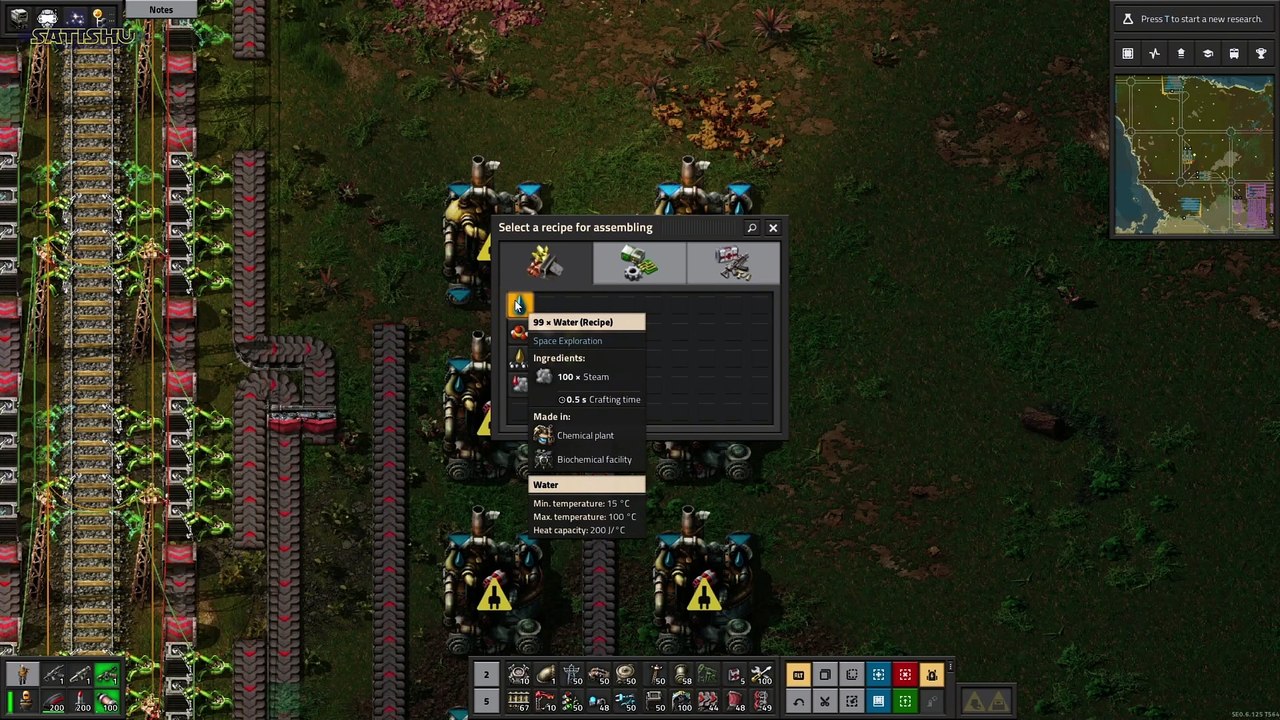Select the repair pack hotbar slot
The image size is (1280, 720).
point(760,675)
